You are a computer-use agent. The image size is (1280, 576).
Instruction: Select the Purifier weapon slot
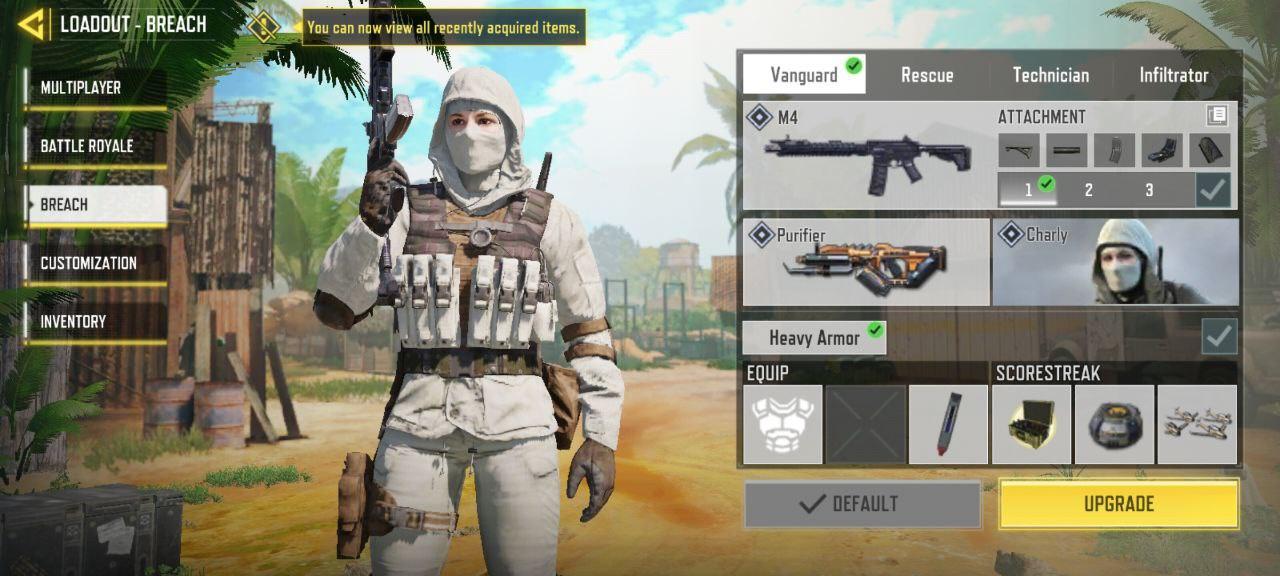click(866, 262)
